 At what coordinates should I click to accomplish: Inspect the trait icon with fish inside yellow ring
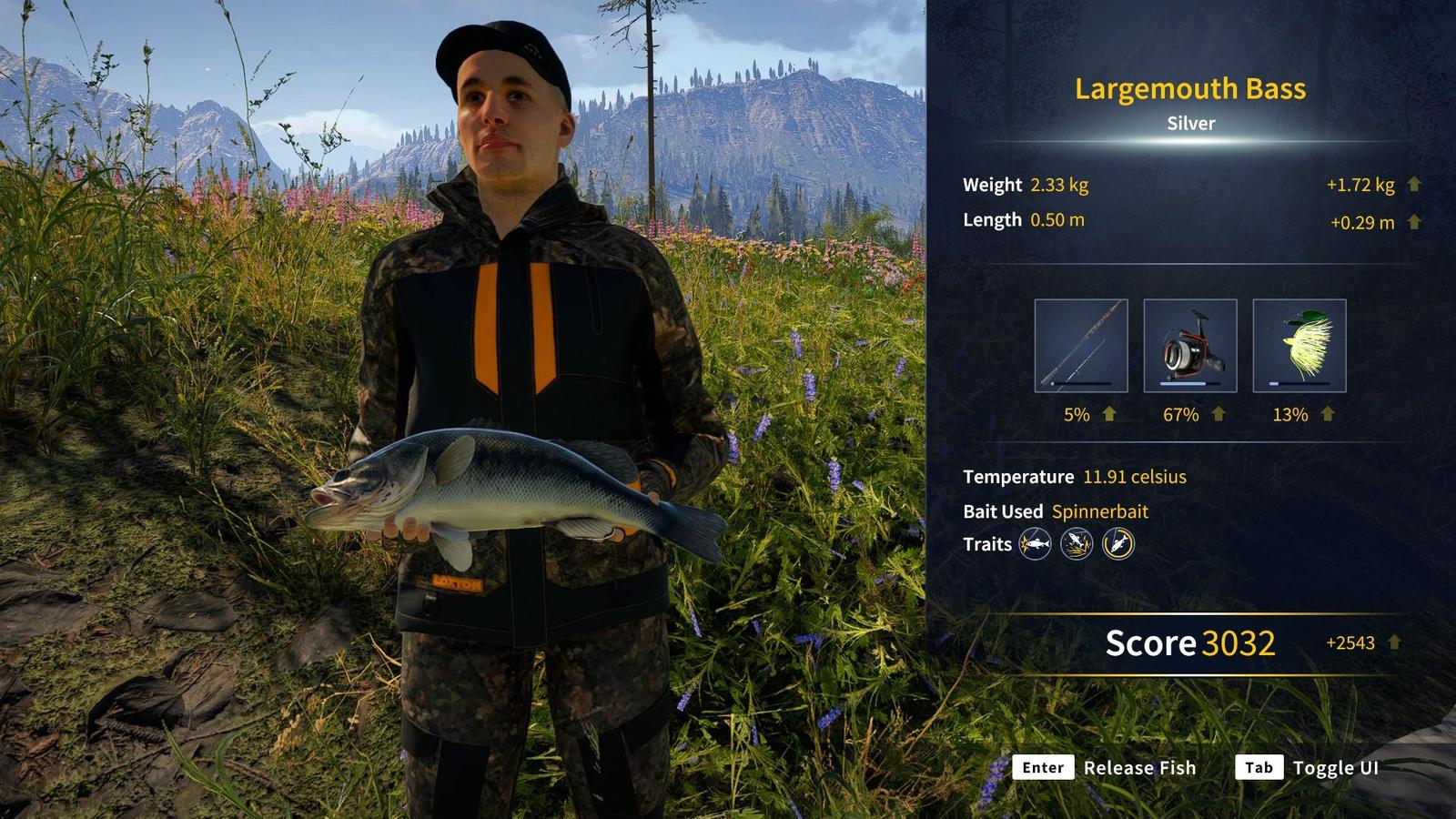click(1118, 544)
